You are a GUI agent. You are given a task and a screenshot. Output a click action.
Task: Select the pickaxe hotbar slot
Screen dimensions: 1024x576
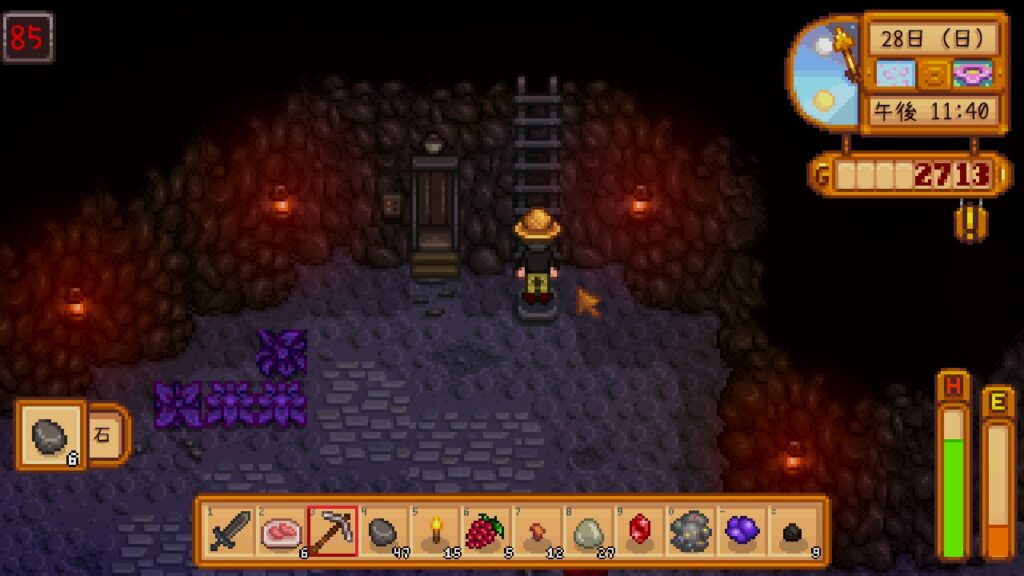pos(332,531)
